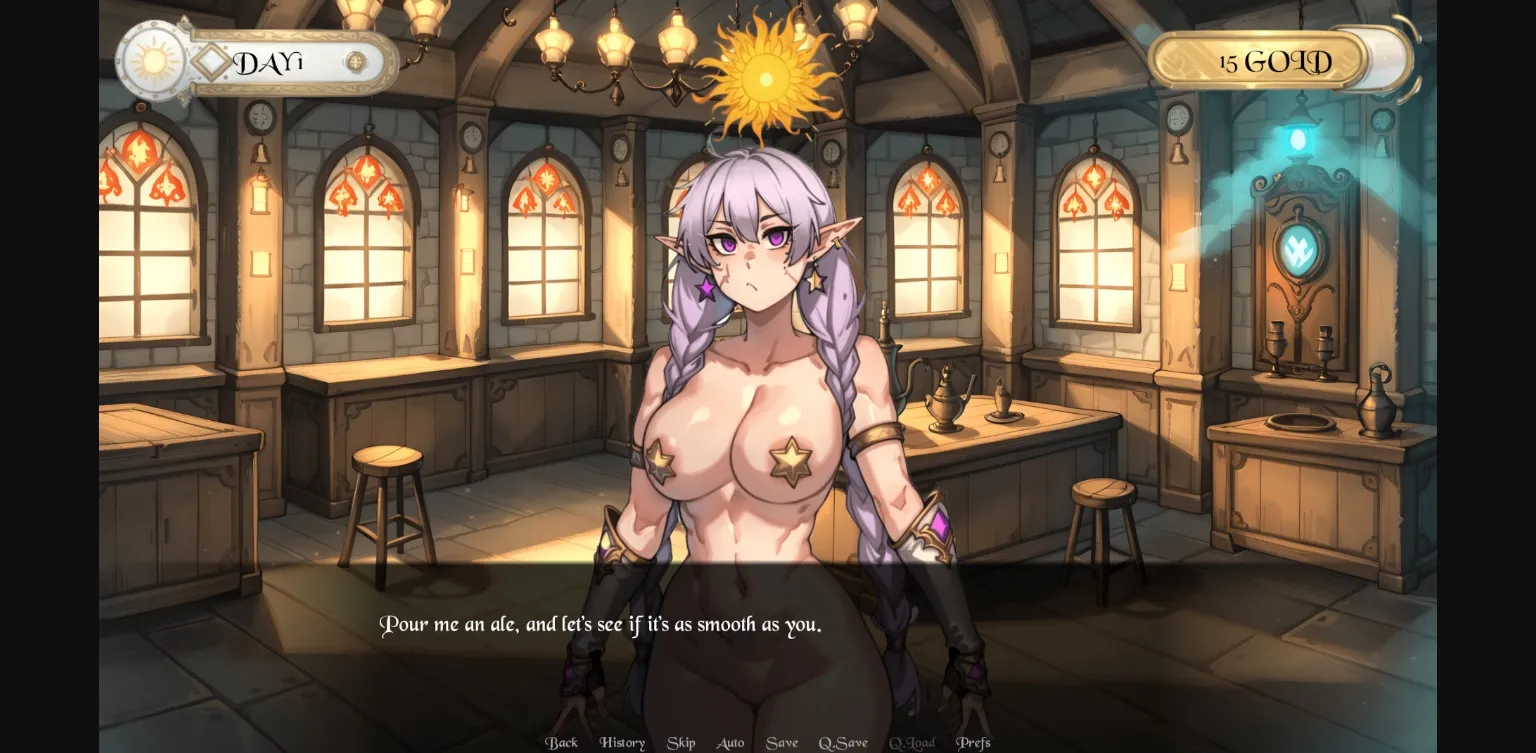The image size is (1536, 753).
Task: Open the Prefs screen
Action: (974, 742)
